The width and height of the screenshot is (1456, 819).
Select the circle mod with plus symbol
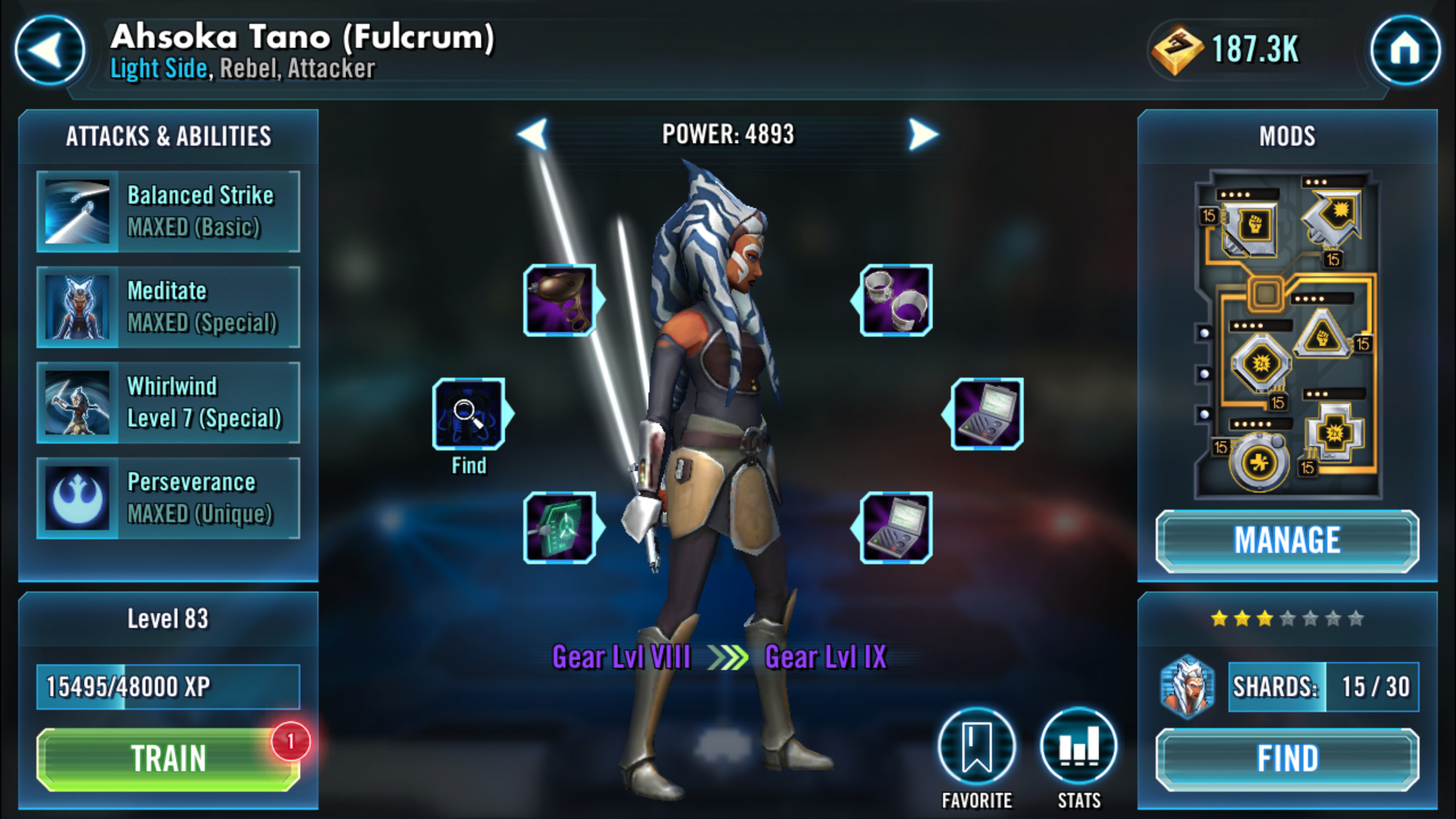pos(1258,462)
